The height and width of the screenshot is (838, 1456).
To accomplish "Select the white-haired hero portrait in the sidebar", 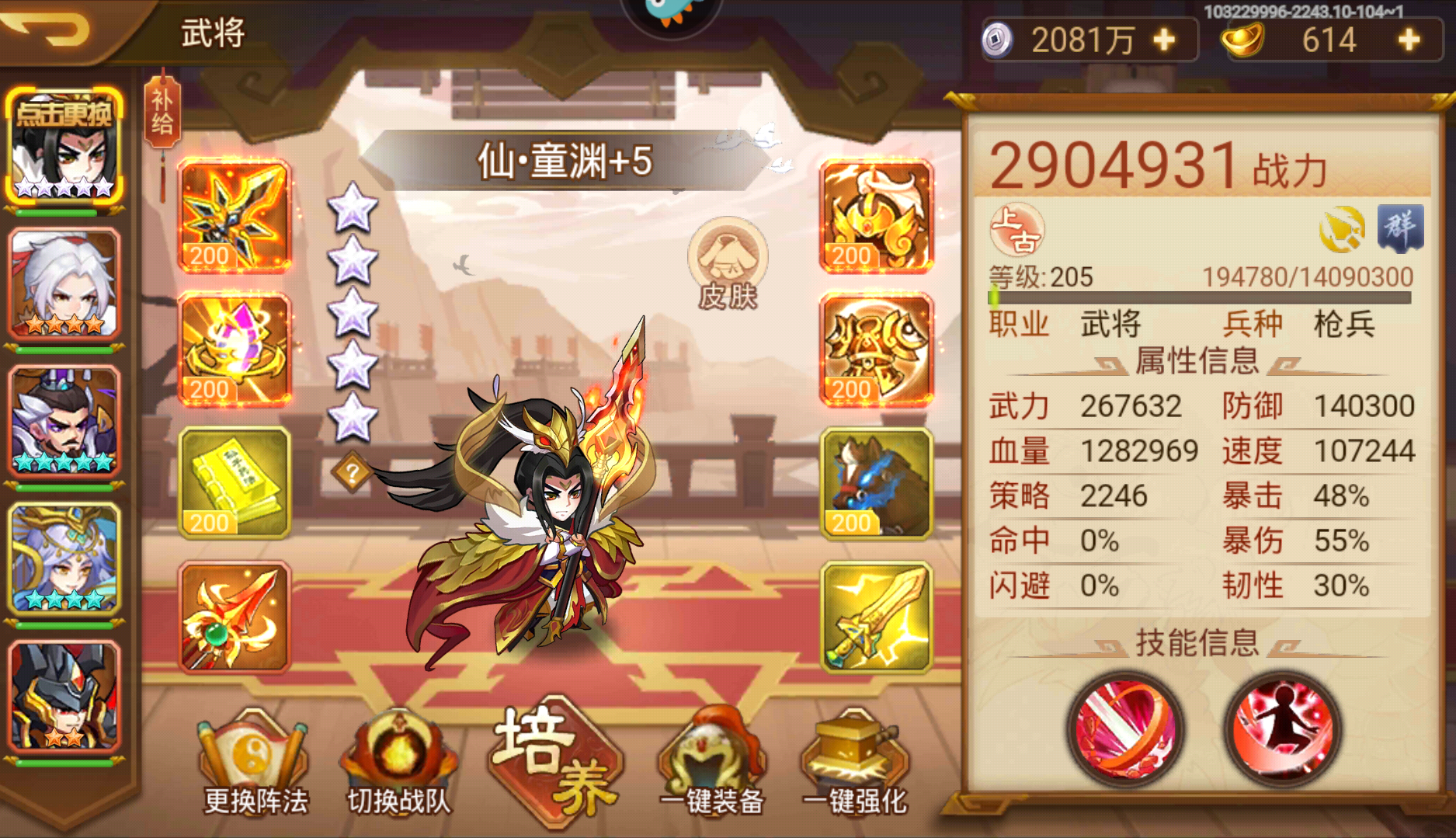I will [x=62, y=283].
